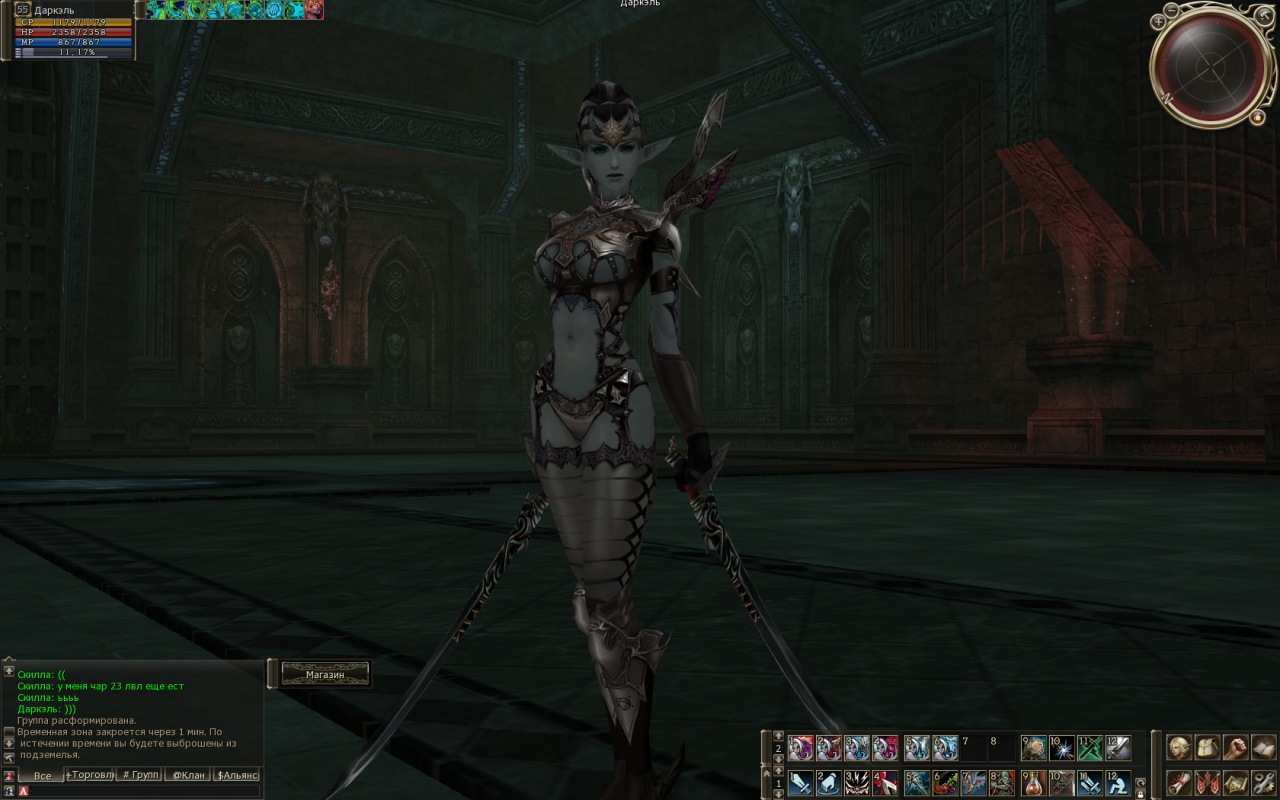
Task: Open the clan red banners icon
Action: pyautogui.click(x=1208, y=782)
